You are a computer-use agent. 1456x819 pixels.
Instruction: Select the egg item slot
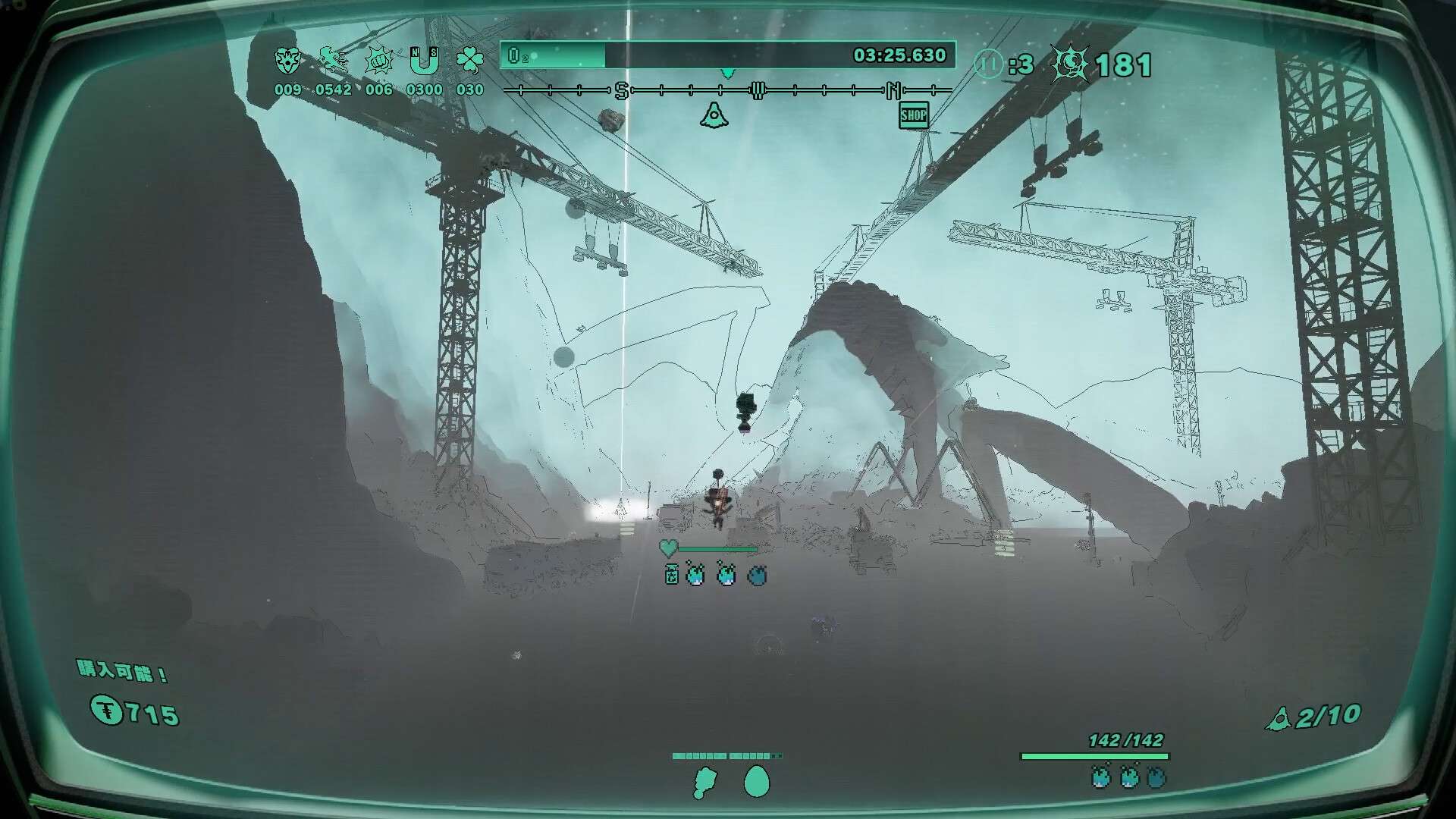point(756,782)
